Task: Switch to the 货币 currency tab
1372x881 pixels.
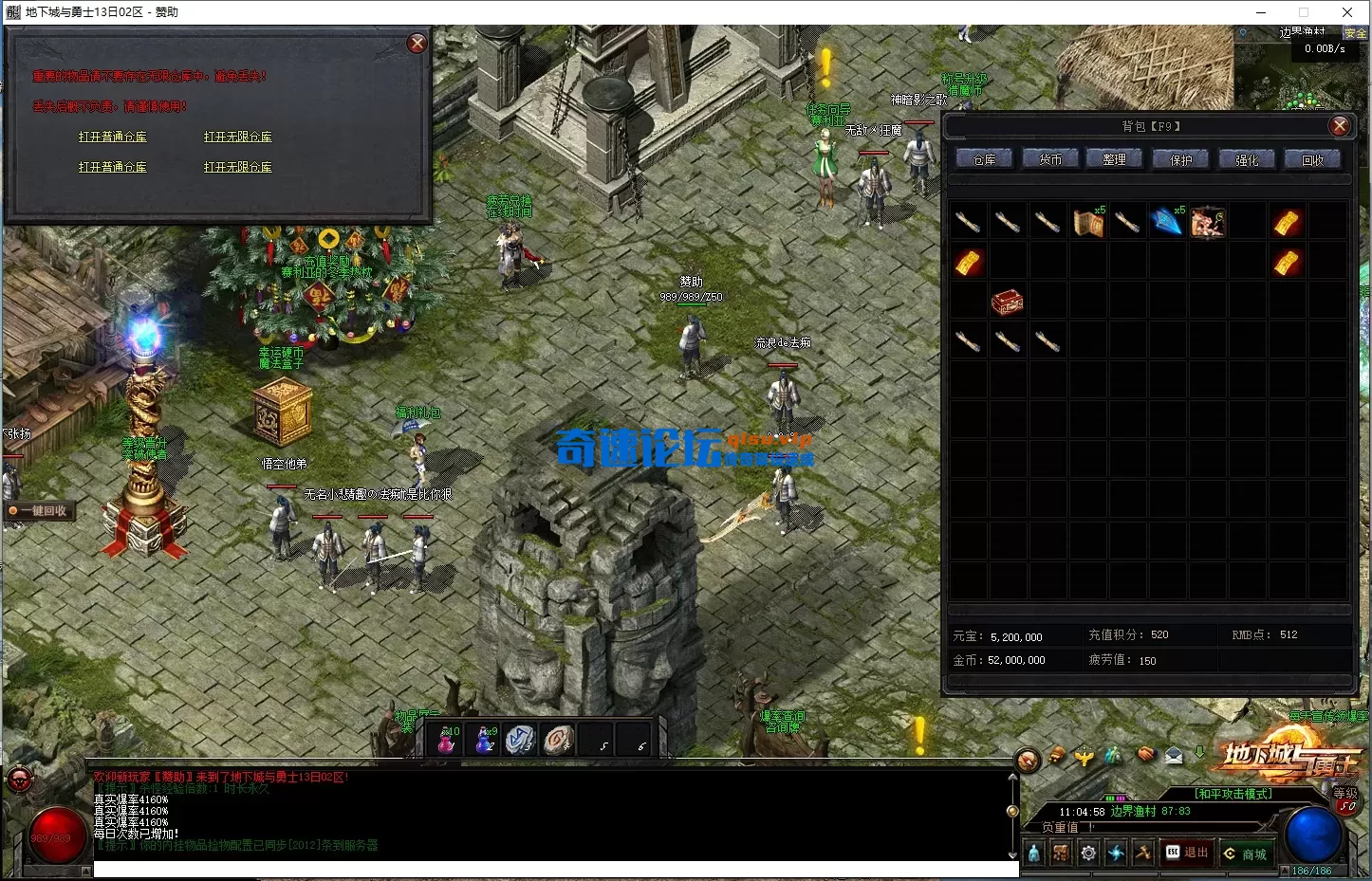Action: click(x=1049, y=158)
